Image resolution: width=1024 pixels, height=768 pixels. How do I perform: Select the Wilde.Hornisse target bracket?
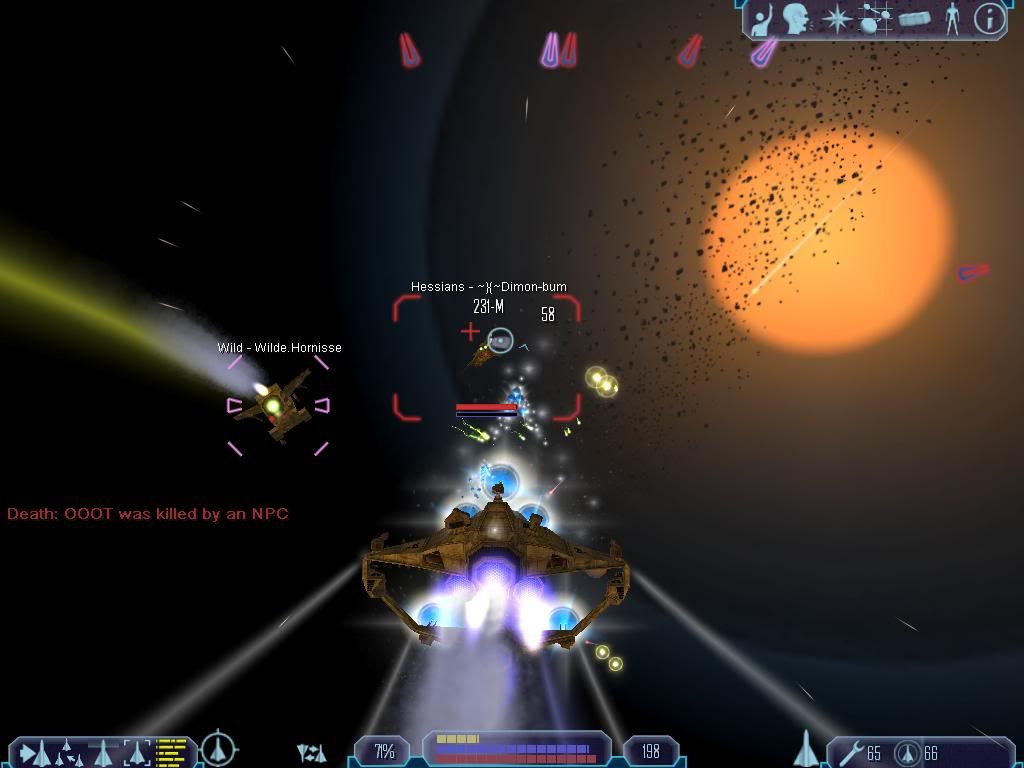277,405
